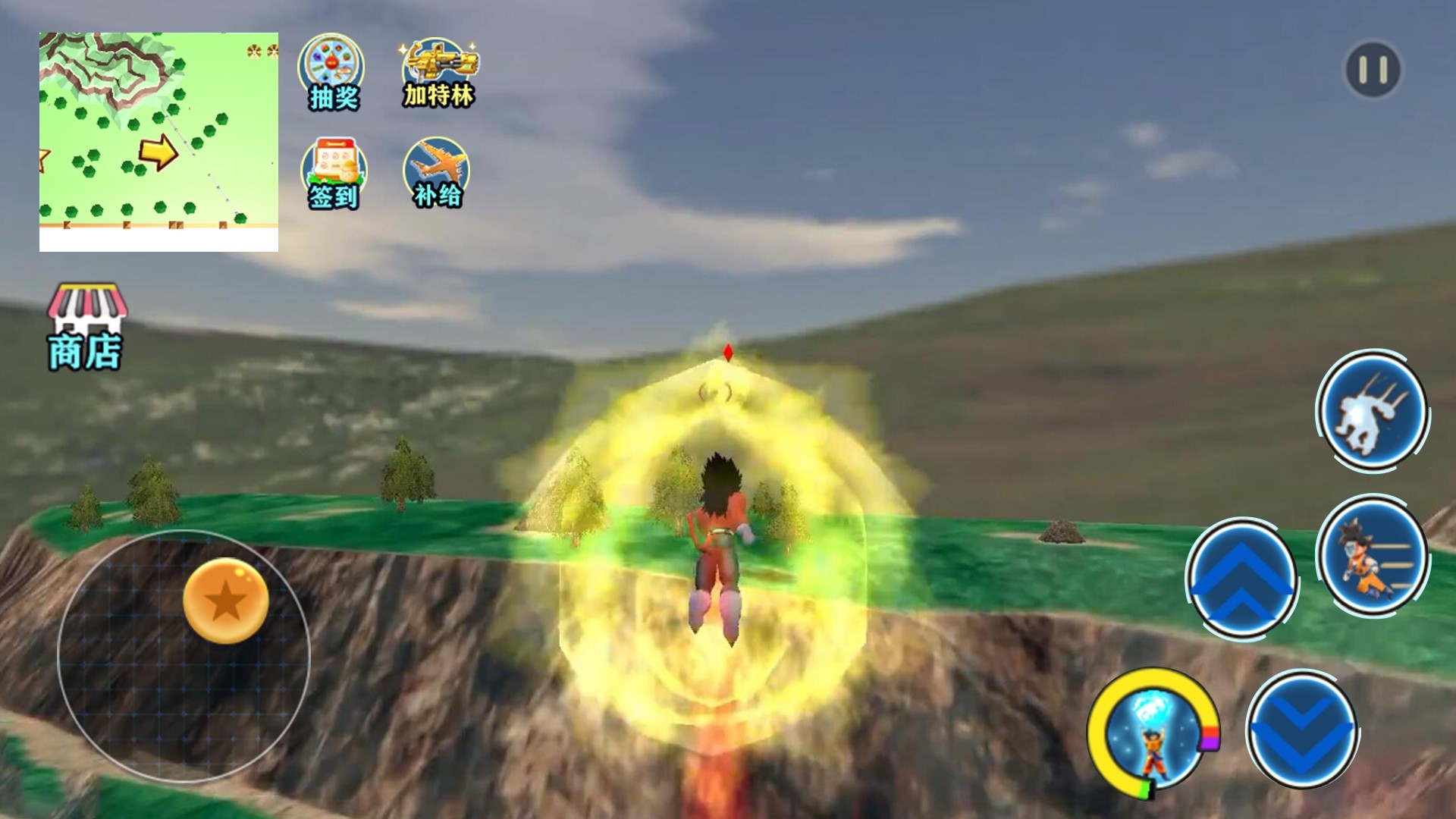Image resolution: width=1456 pixels, height=819 pixels.
Task: Activate the flying kick attack skill
Action: click(x=1372, y=413)
